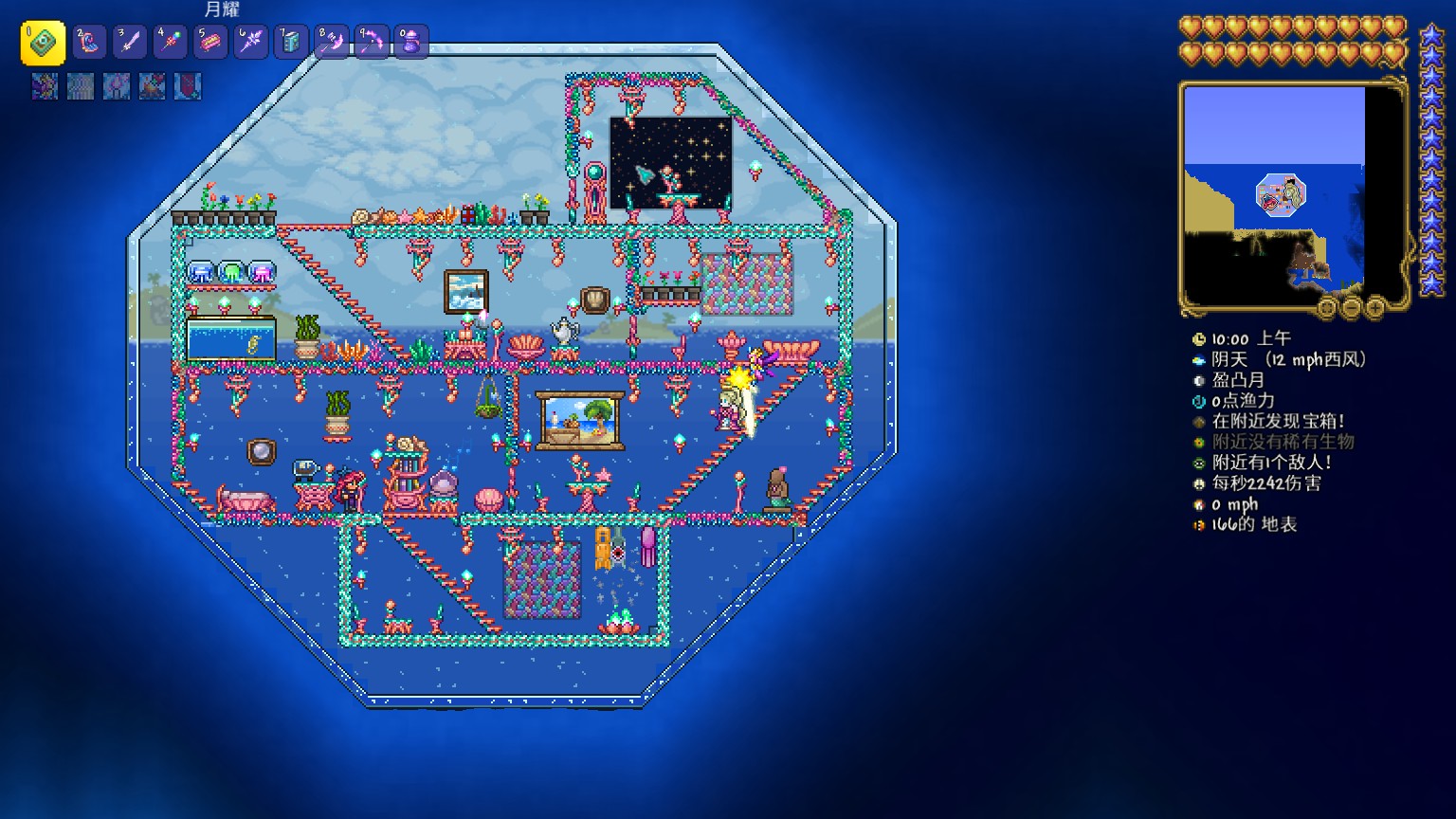This screenshot has height=819, width=1456.
Task: Choose the blue book item in slot 7
Action: [x=291, y=42]
